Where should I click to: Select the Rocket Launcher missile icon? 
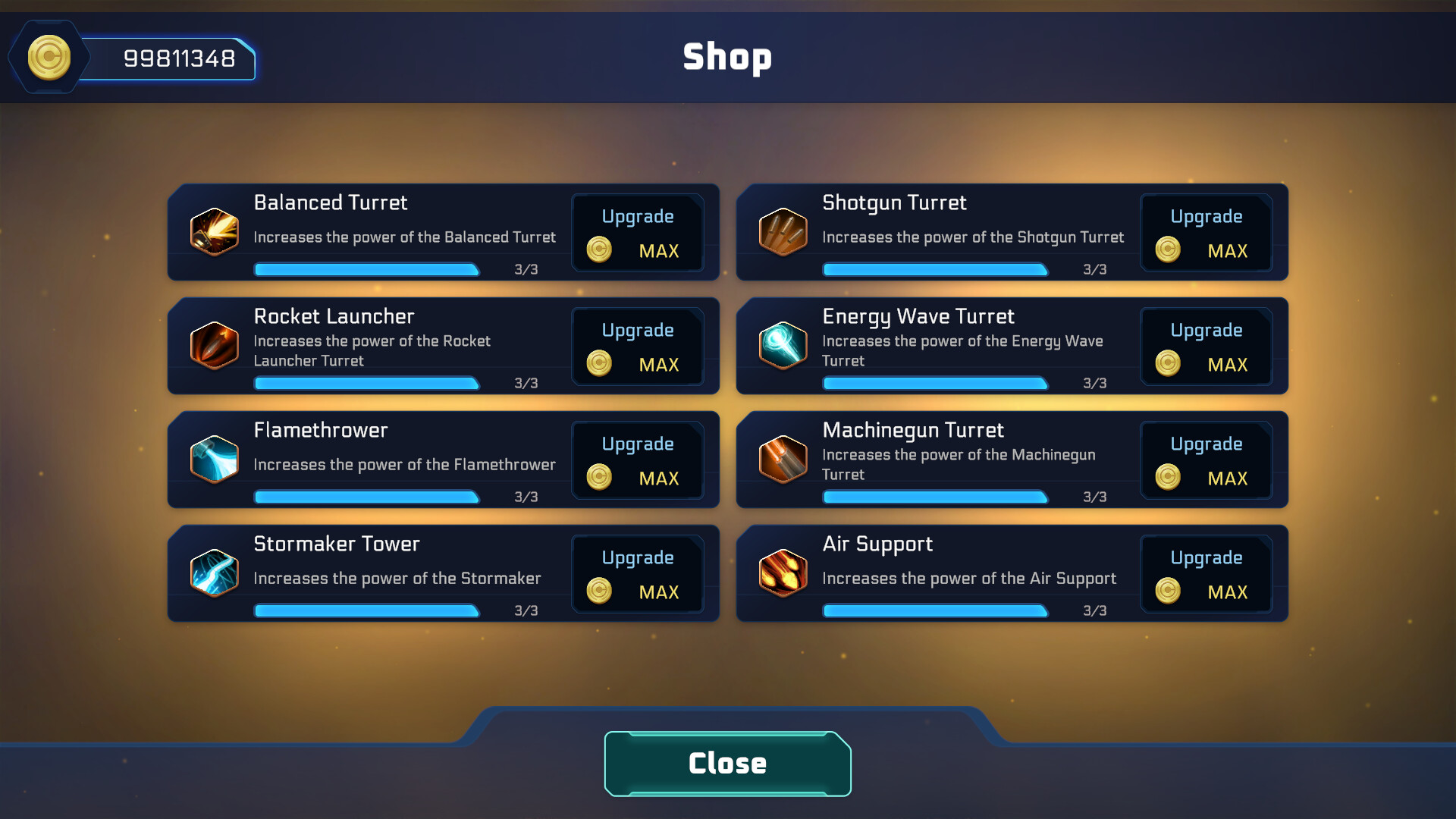coord(215,347)
